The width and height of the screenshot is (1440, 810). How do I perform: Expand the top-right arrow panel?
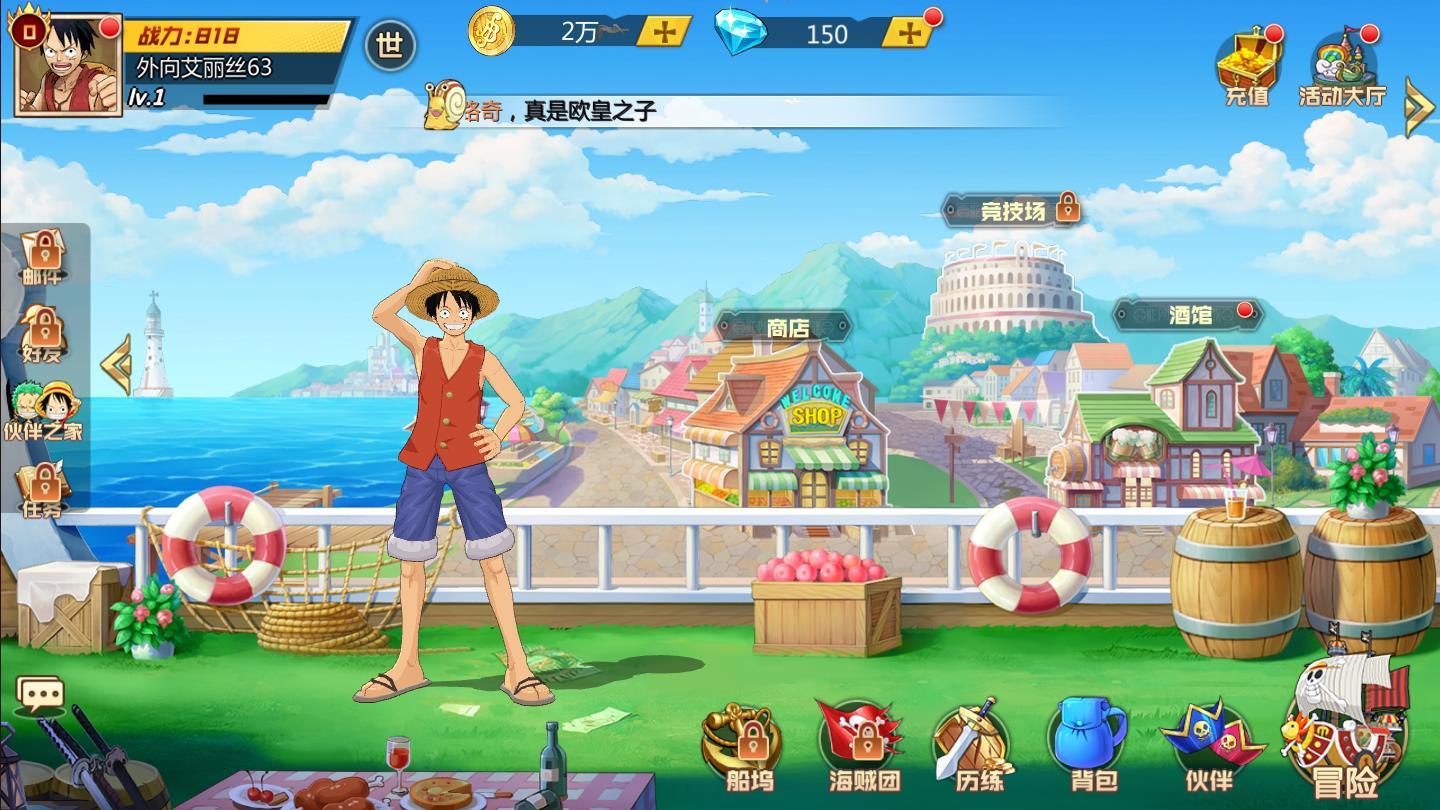[1419, 106]
